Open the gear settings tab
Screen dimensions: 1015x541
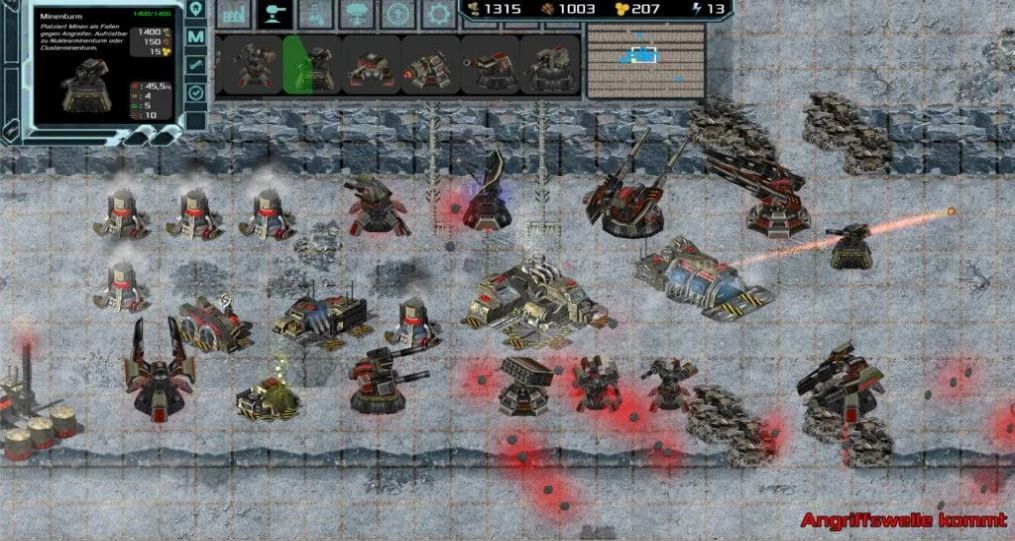pos(438,14)
